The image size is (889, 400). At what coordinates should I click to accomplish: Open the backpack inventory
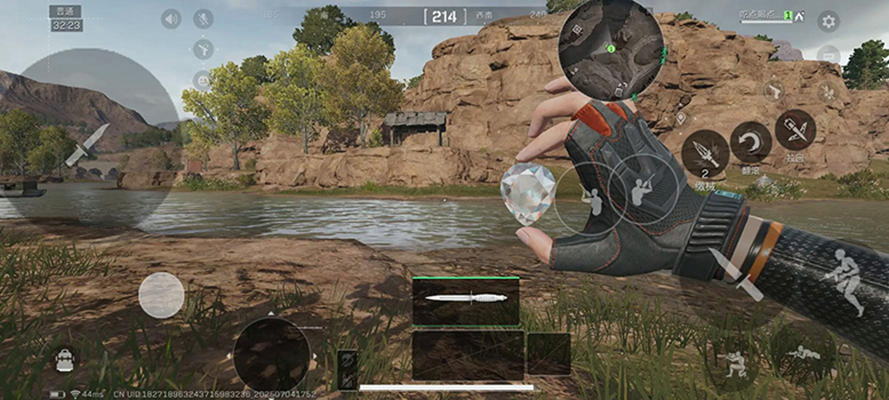[x=65, y=359]
